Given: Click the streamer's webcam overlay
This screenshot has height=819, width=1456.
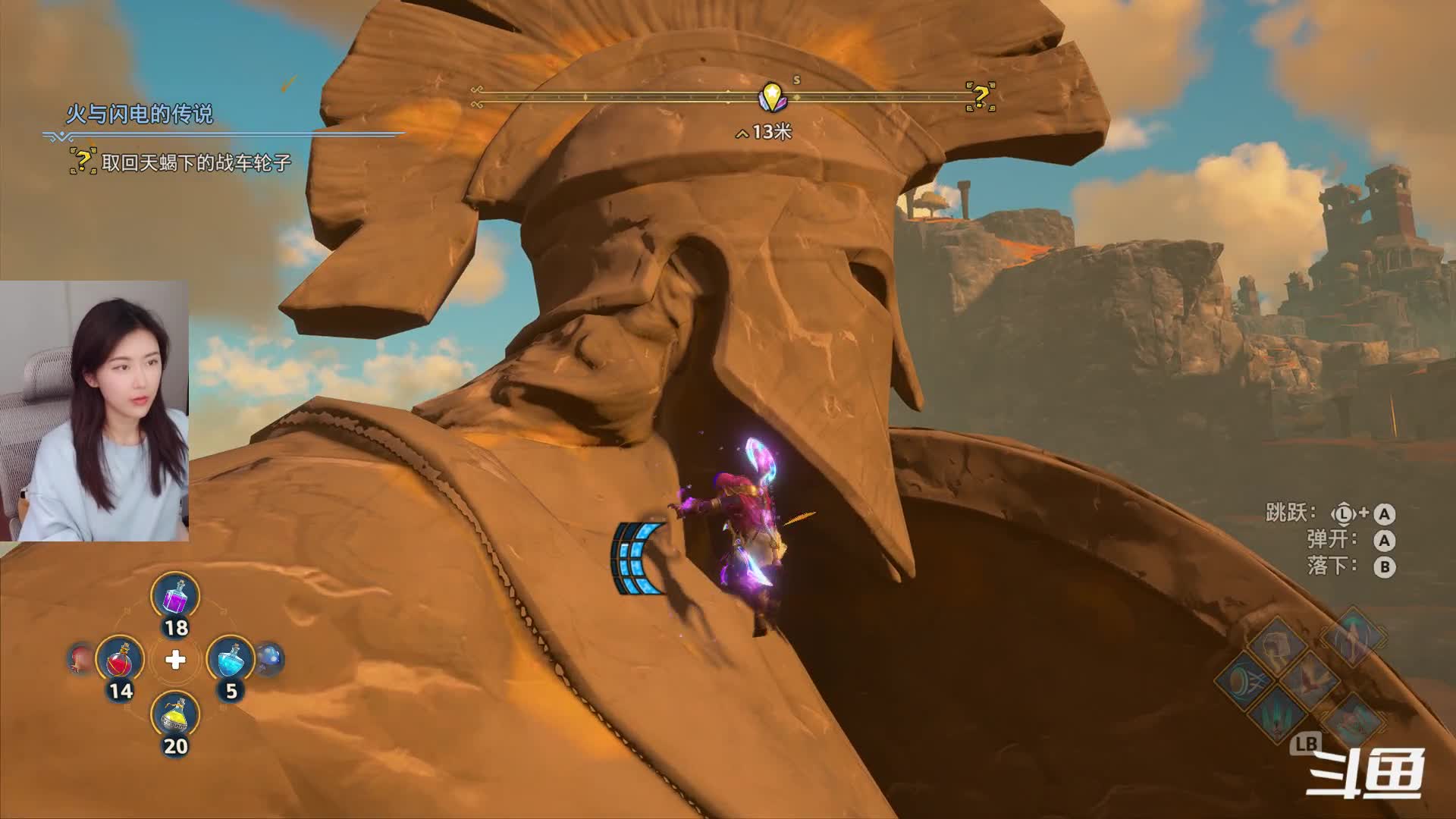Looking at the screenshot, I should [94, 410].
